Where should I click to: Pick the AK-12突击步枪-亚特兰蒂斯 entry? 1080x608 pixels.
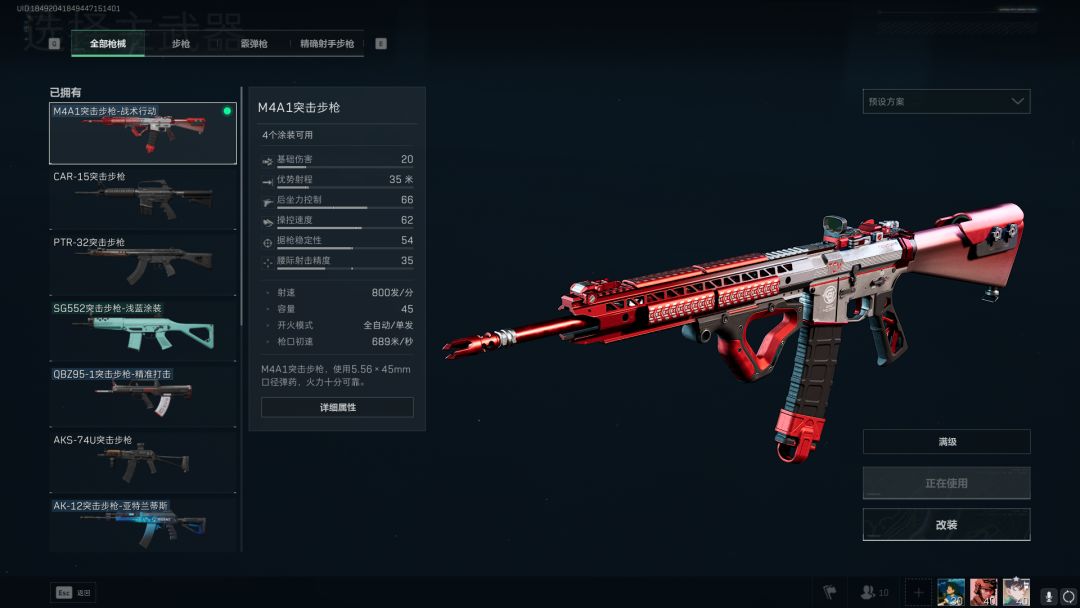[143, 524]
